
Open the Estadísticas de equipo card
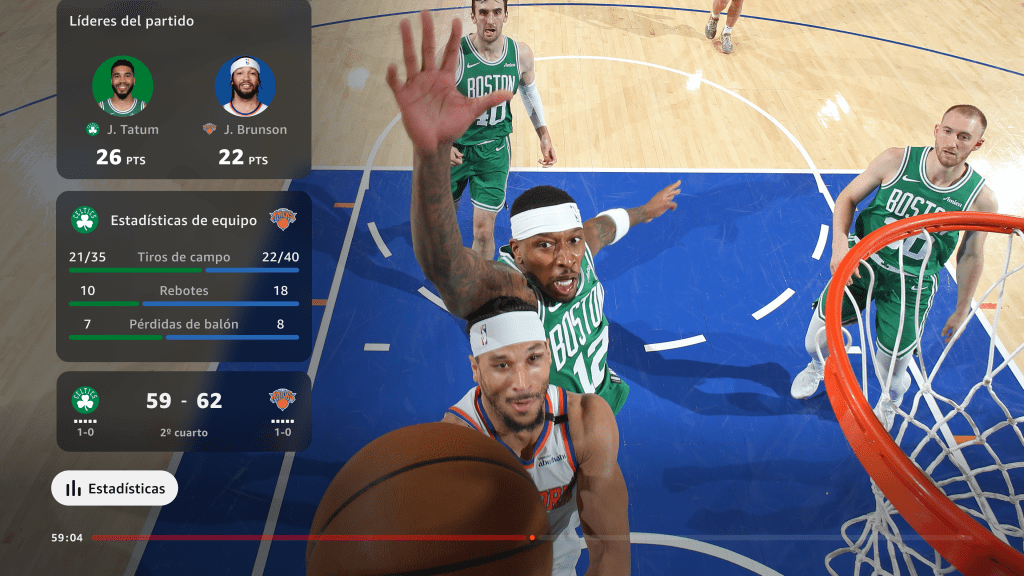183,221
